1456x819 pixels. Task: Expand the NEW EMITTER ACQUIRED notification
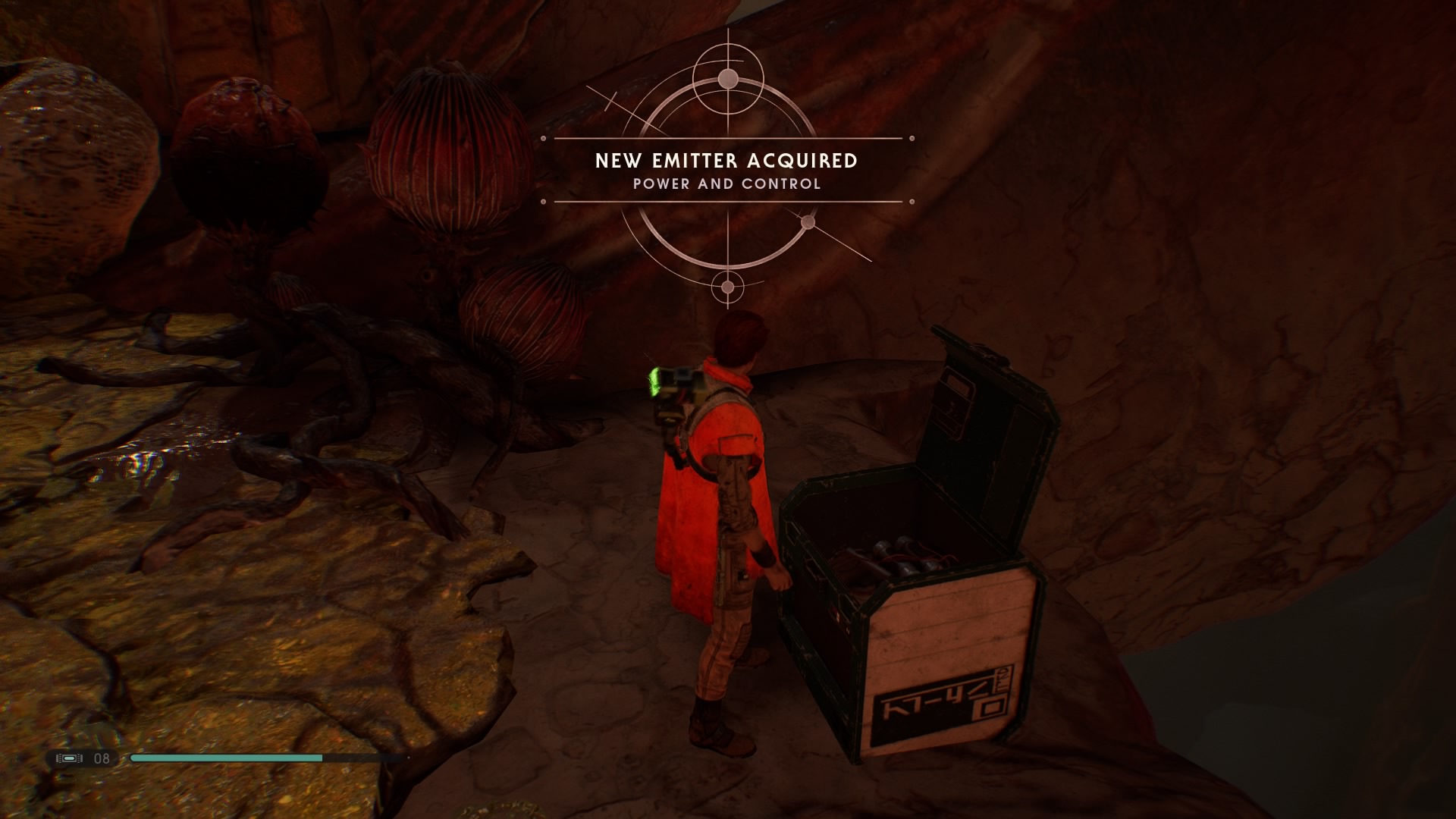pos(726,161)
